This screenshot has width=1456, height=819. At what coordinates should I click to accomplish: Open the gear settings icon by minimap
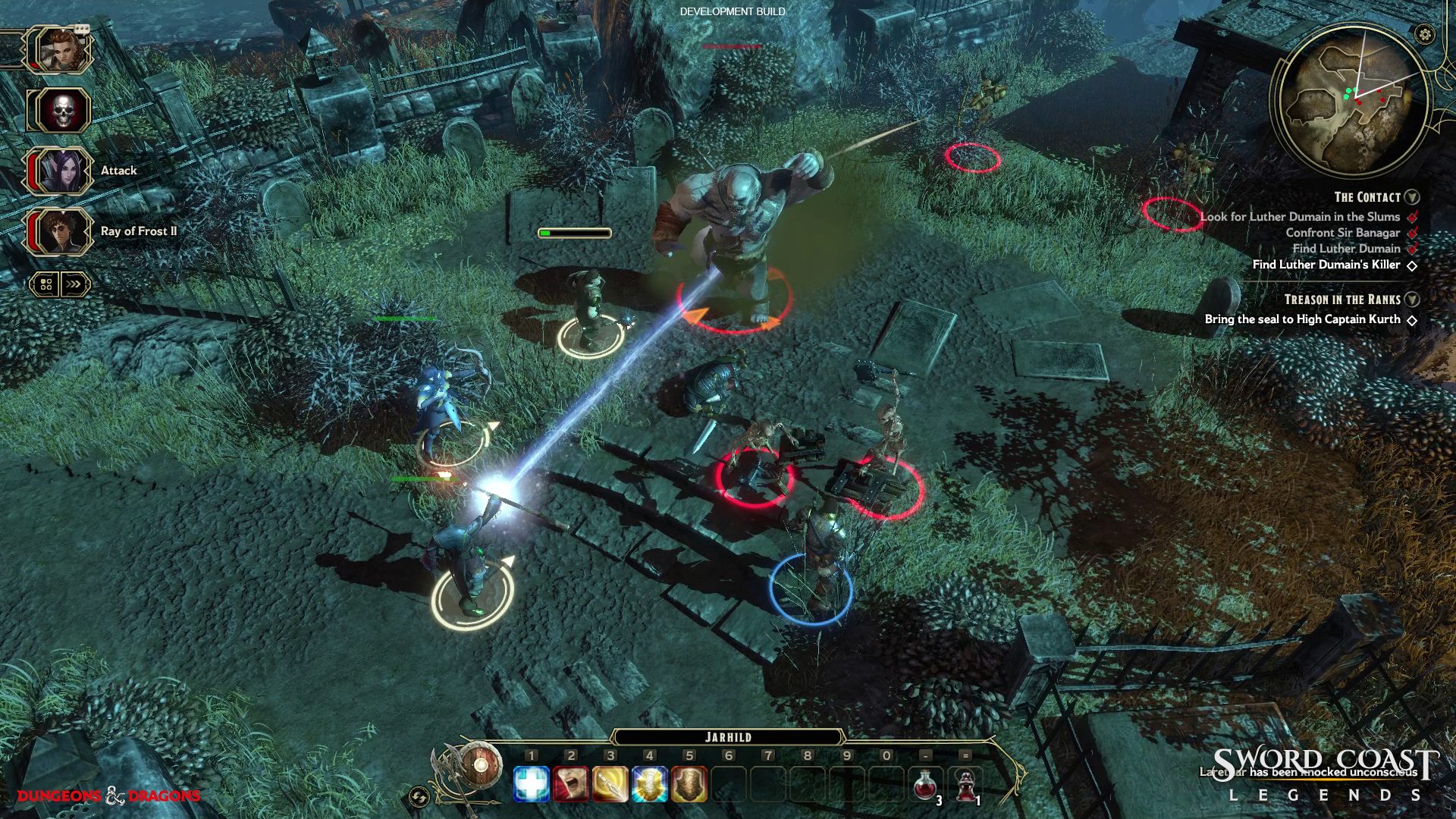(x=1425, y=34)
